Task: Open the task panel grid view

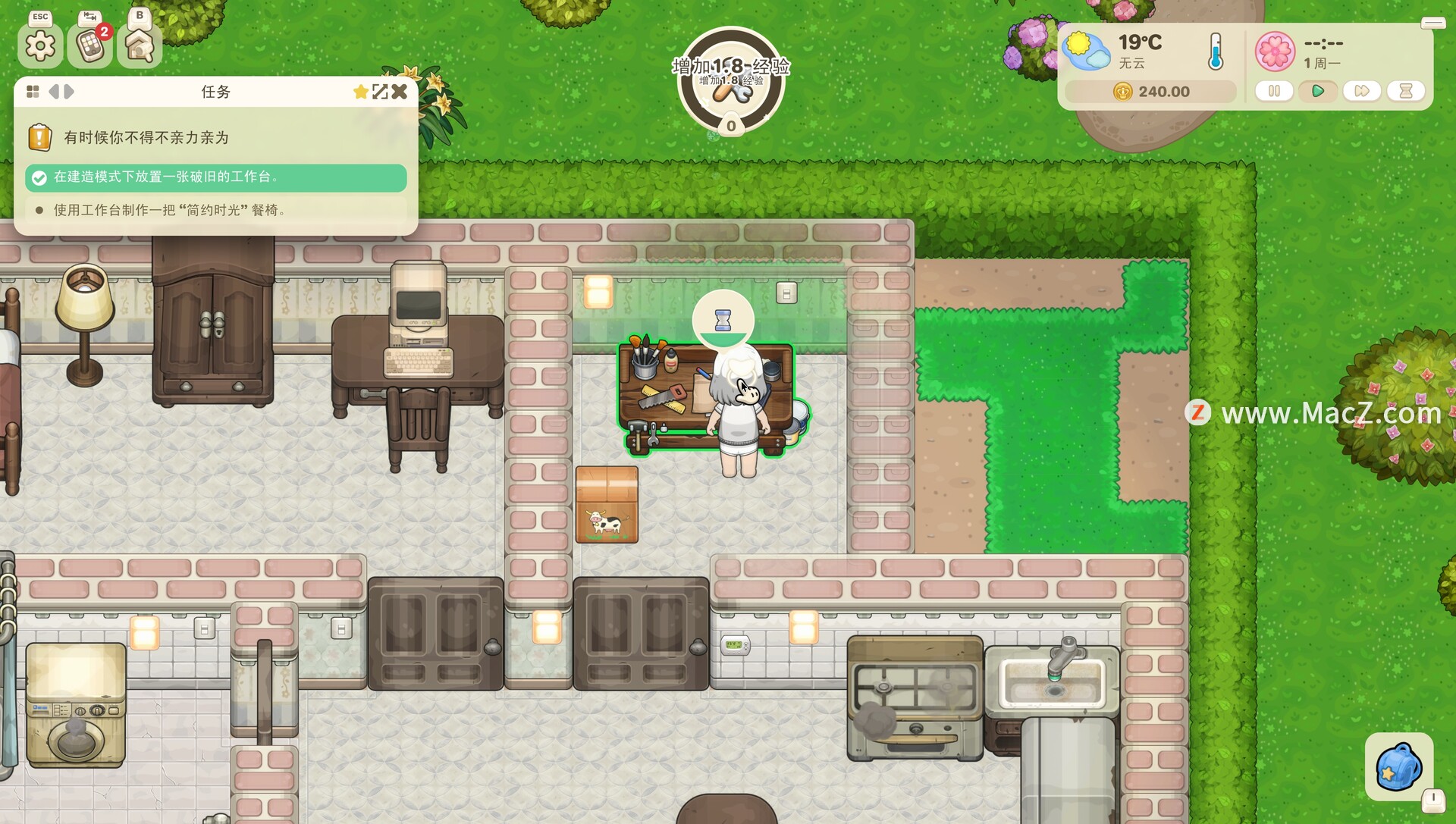Action: click(x=33, y=92)
